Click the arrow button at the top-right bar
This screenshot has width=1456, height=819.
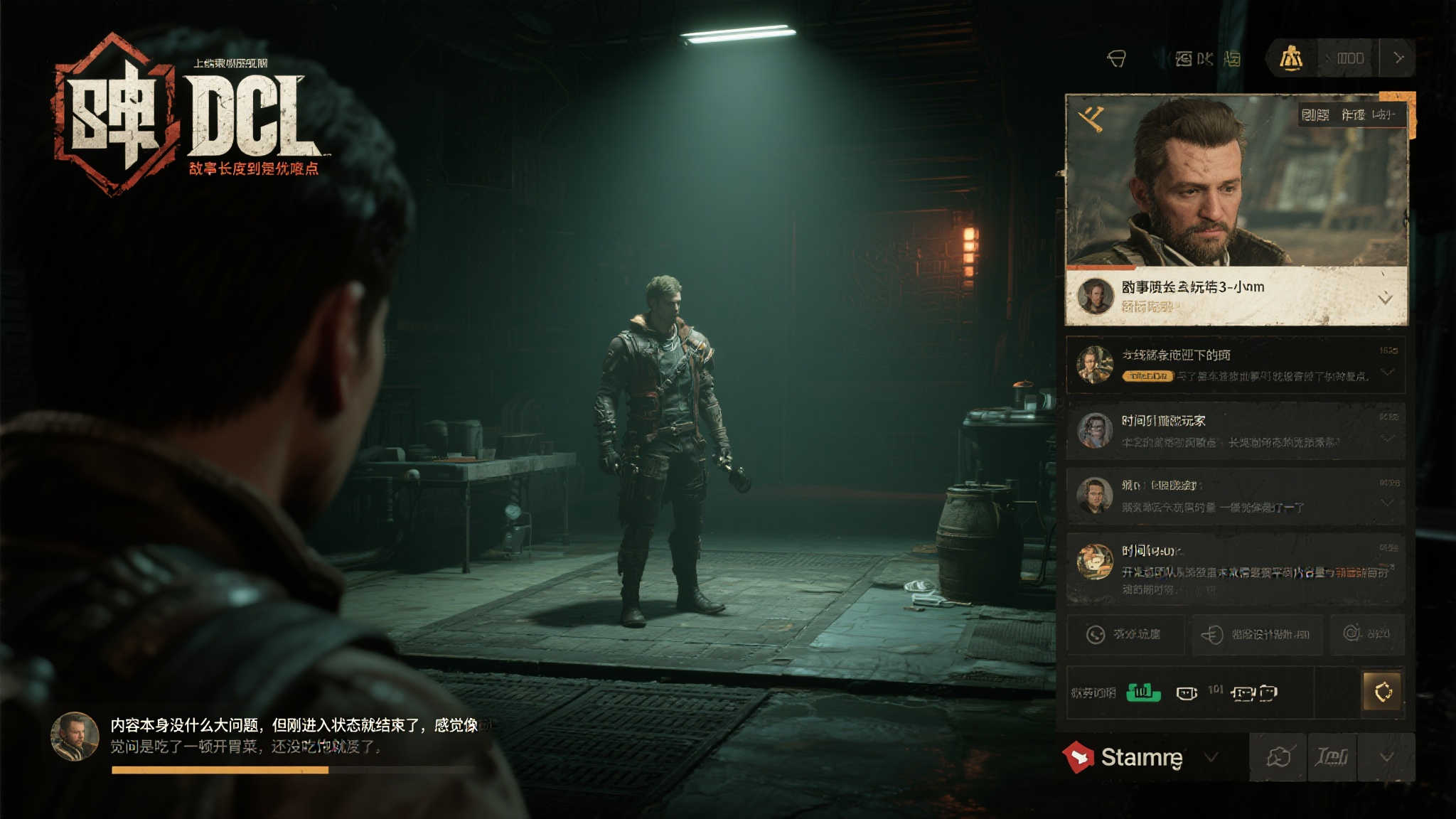pos(1398,58)
